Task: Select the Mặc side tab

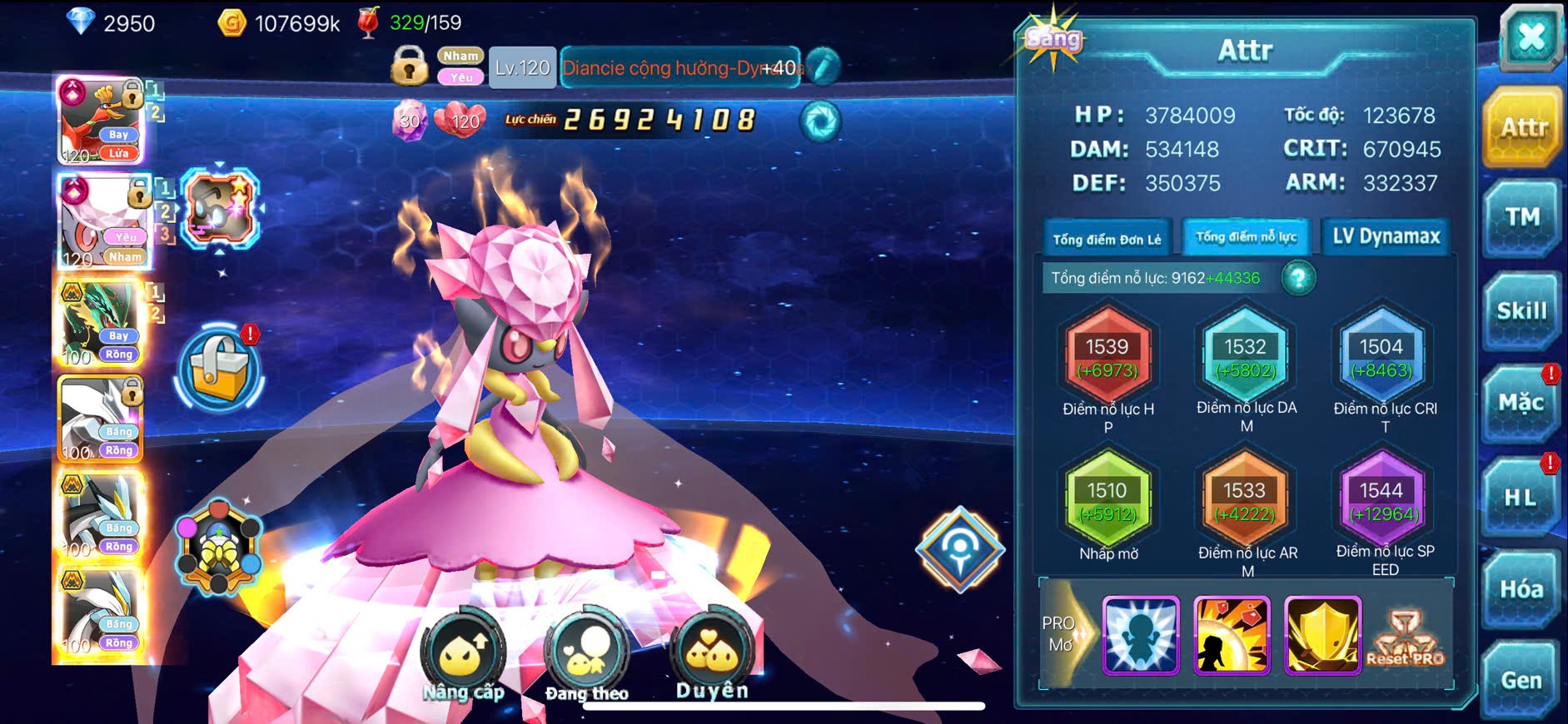Action: (x=1522, y=404)
